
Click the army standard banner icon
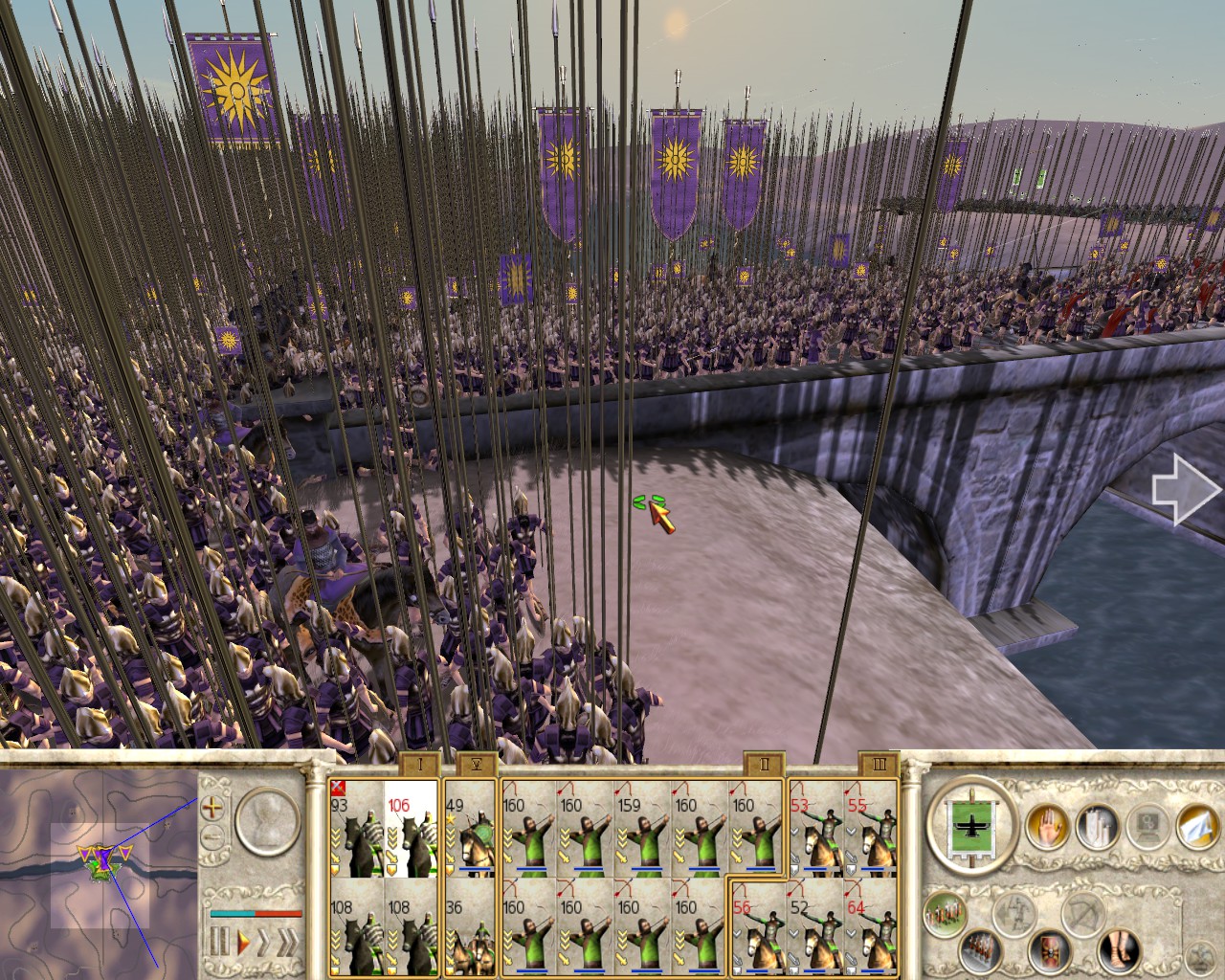pyautogui.click(x=971, y=825)
